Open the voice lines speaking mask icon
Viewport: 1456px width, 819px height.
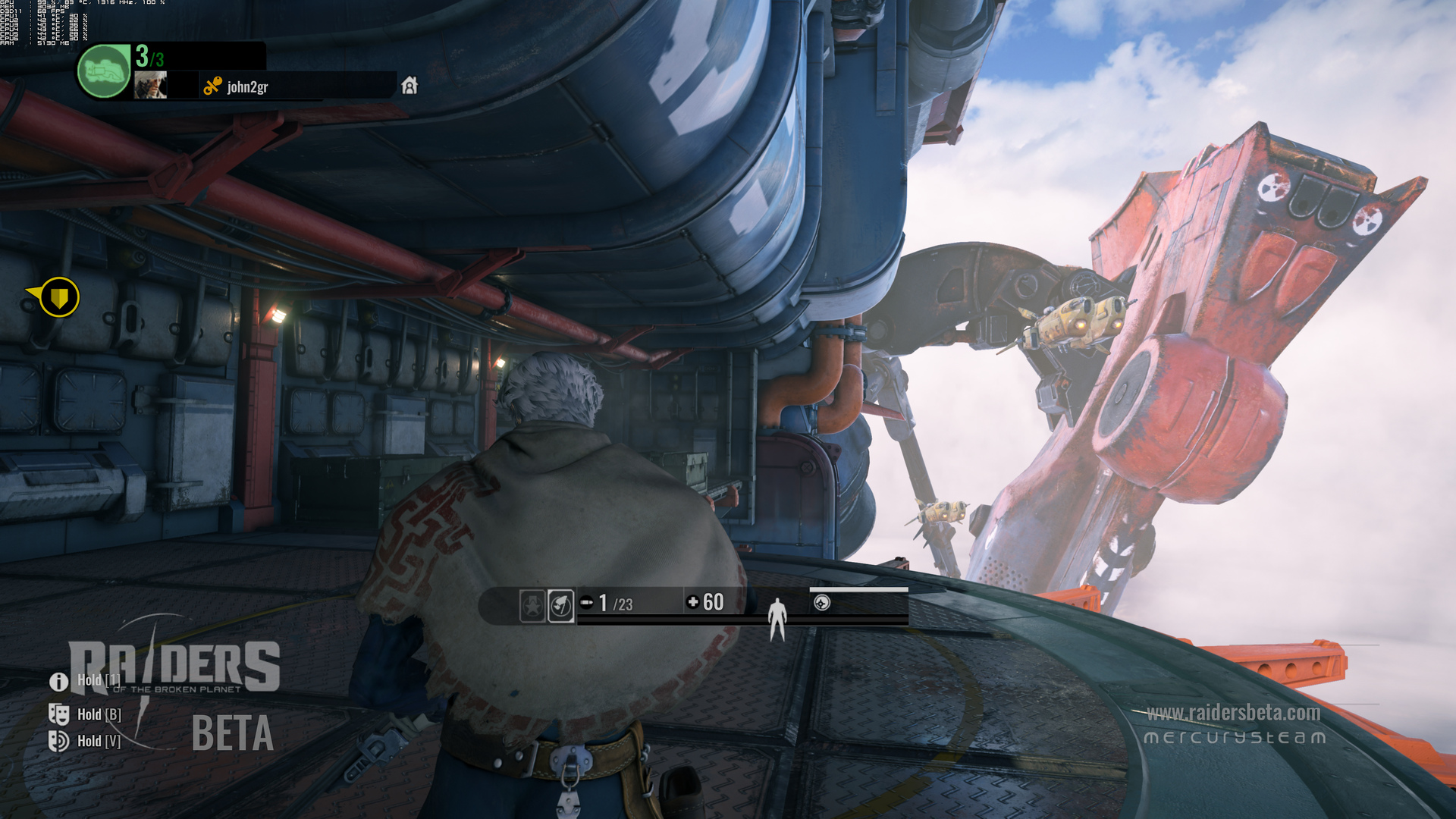pyautogui.click(x=58, y=741)
